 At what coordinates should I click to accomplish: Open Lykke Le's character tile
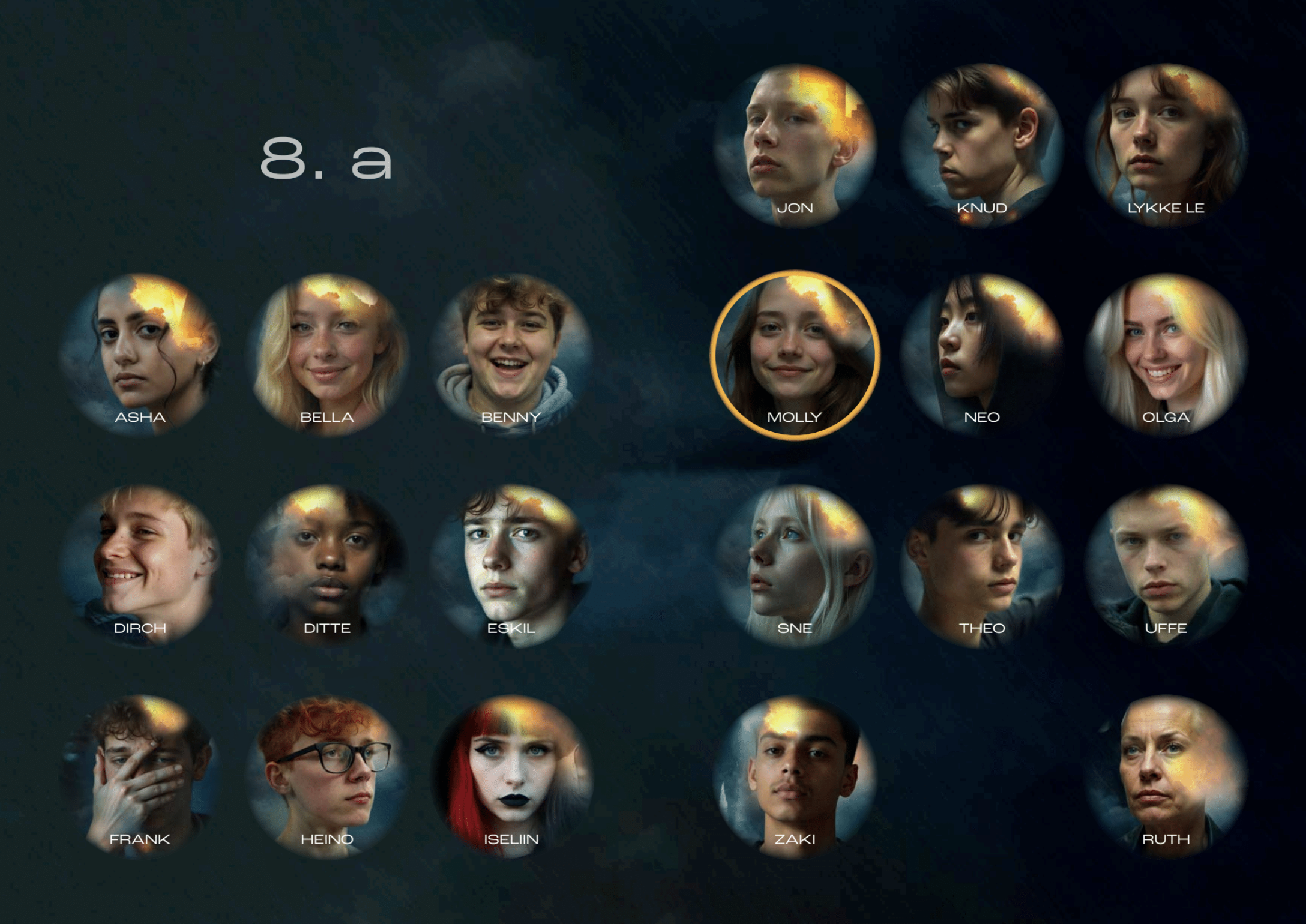1166,145
